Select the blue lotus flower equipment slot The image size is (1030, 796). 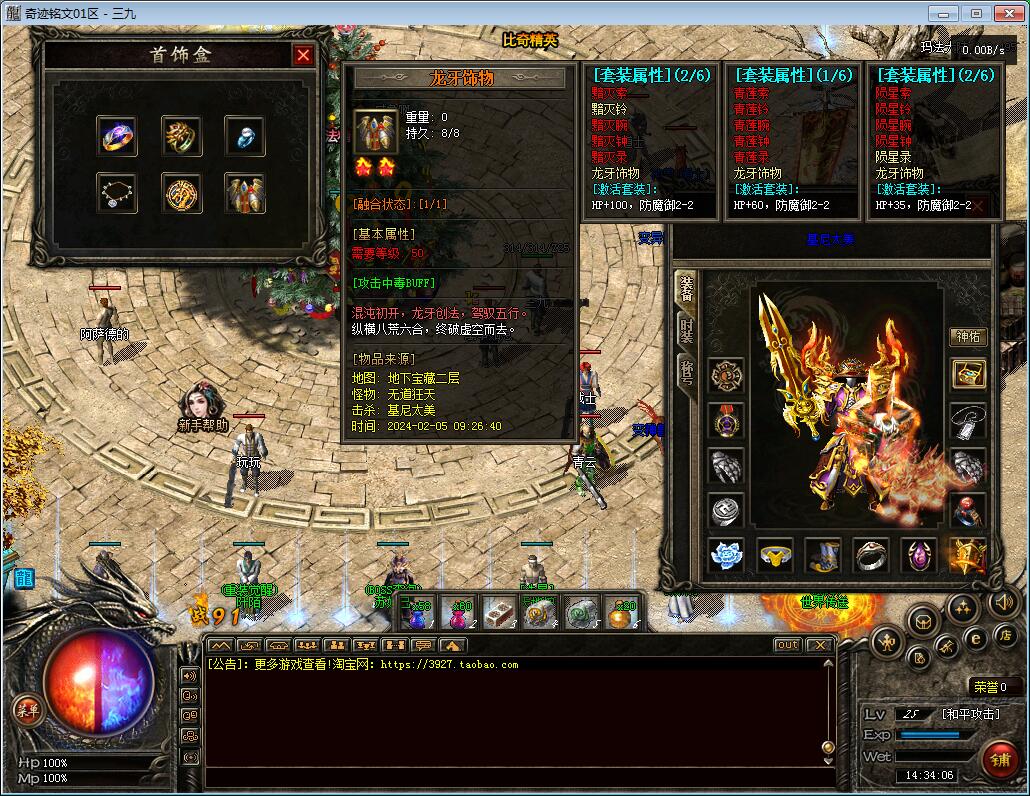(x=727, y=555)
